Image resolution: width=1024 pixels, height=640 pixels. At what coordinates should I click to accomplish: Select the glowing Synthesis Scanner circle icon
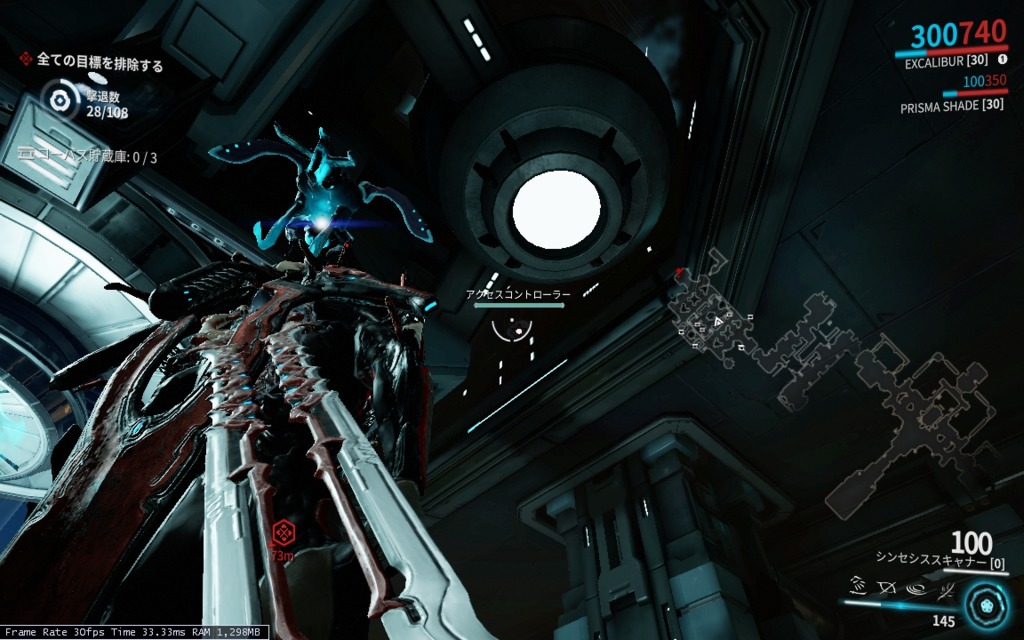click(x=989, y=606)
